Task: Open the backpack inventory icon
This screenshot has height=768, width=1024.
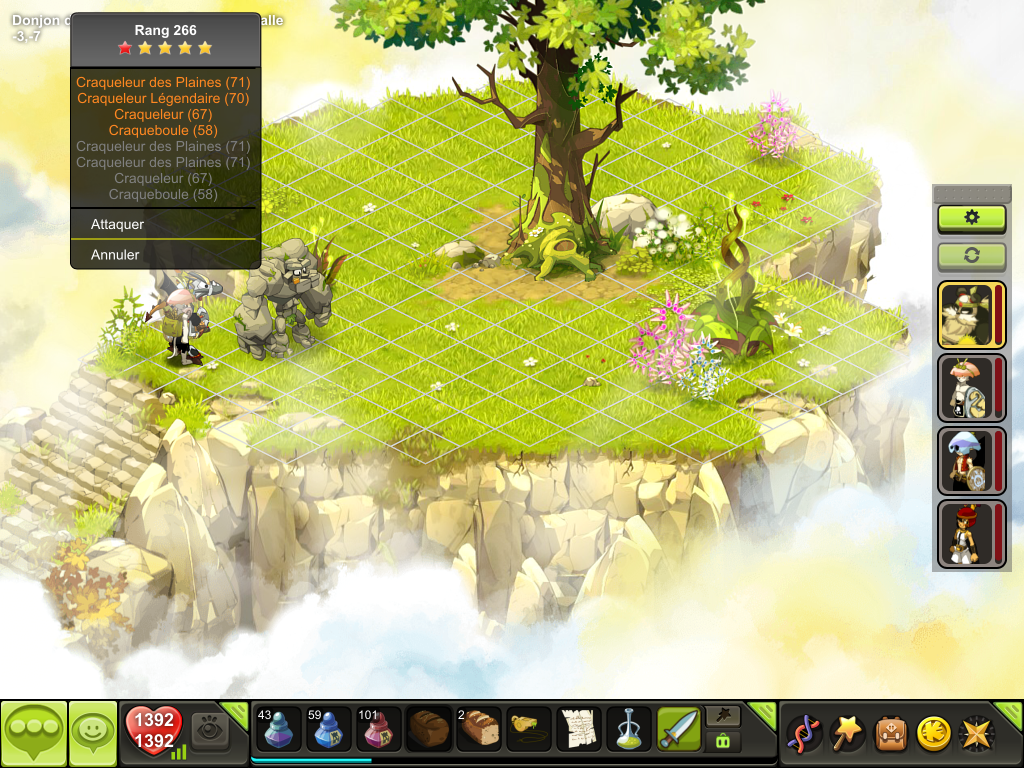Action: [891, 733]
